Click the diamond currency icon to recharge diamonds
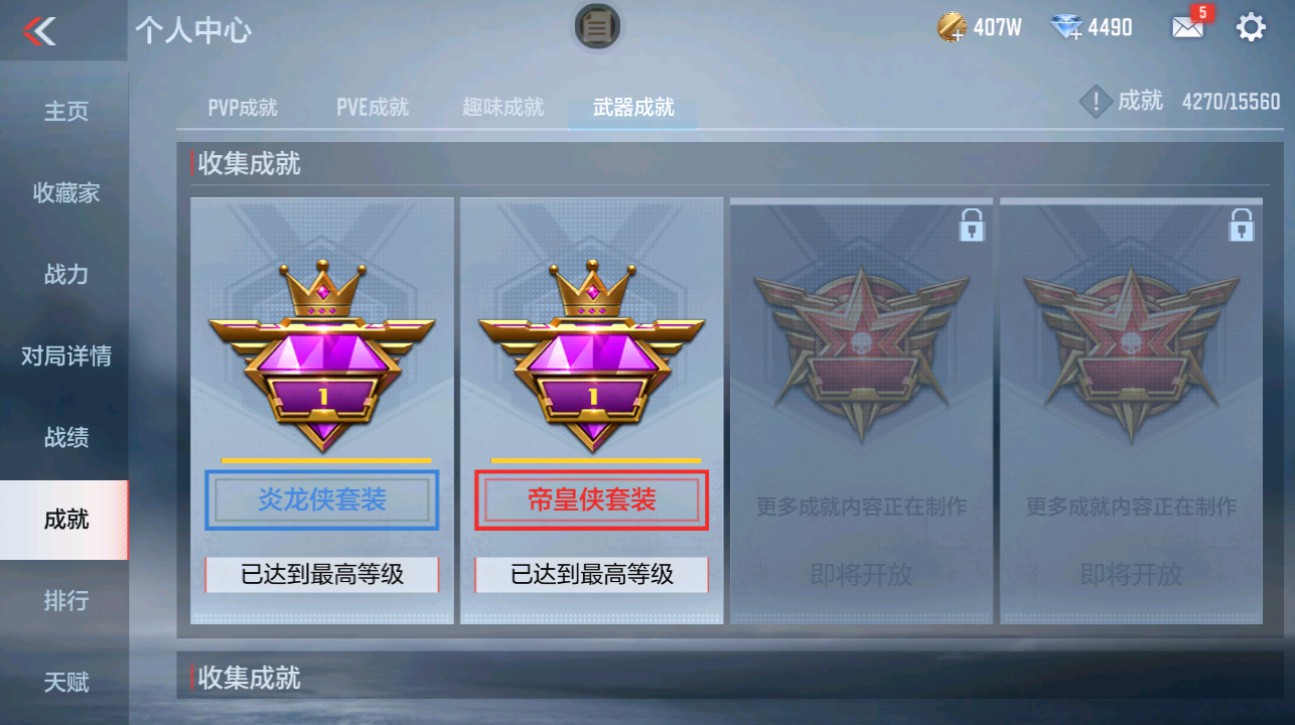 coord(1066,27)
